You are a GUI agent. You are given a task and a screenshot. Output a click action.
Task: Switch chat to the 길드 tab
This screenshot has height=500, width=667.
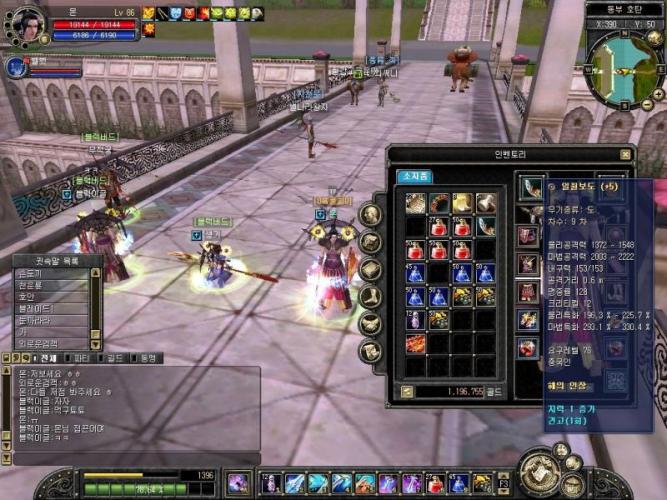(115, 357)
